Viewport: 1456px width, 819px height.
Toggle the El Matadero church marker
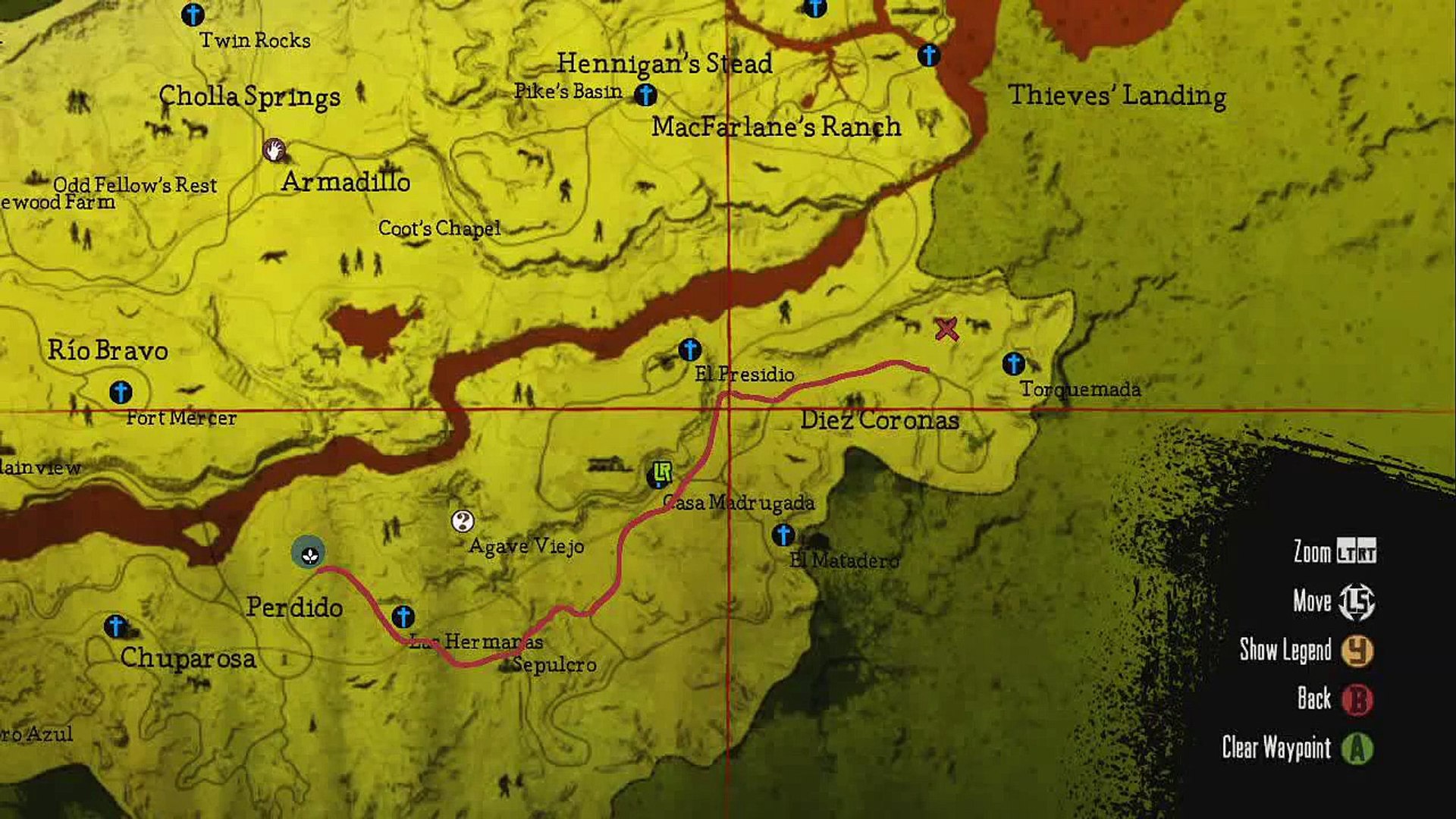click(x=782, y=535)
